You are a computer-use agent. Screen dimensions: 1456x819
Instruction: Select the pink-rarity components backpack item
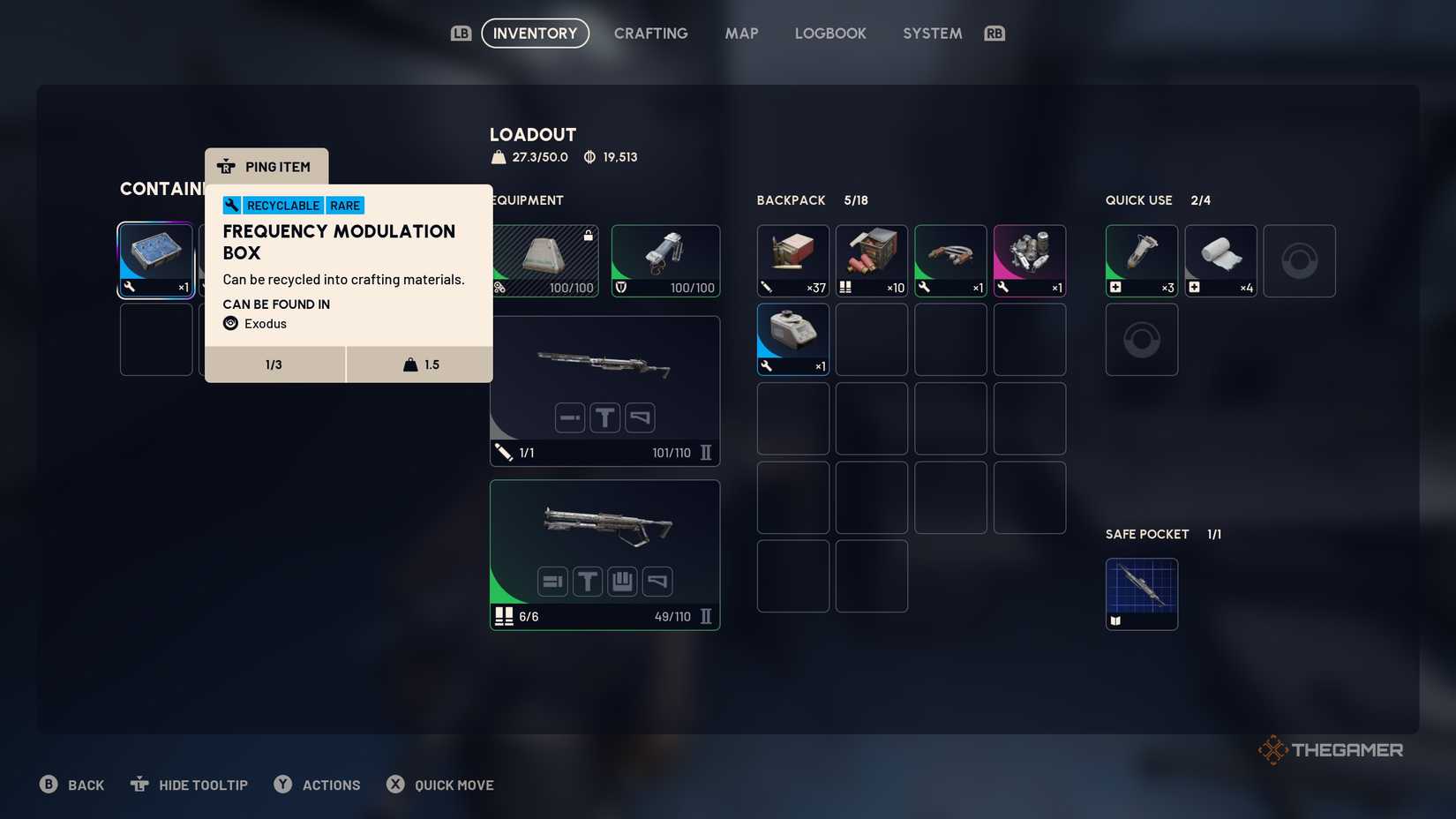[x=1029, y=260]
